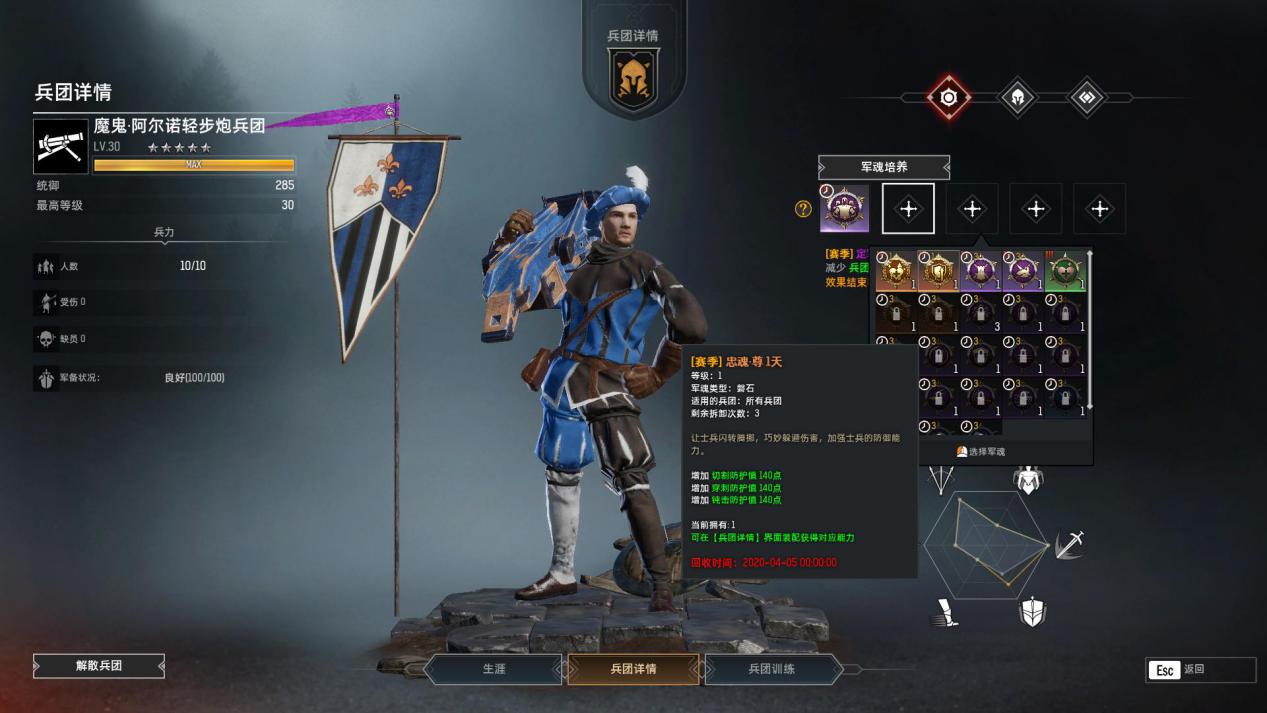Click the cannon unit portrait icon

click(x=61, y=147)
